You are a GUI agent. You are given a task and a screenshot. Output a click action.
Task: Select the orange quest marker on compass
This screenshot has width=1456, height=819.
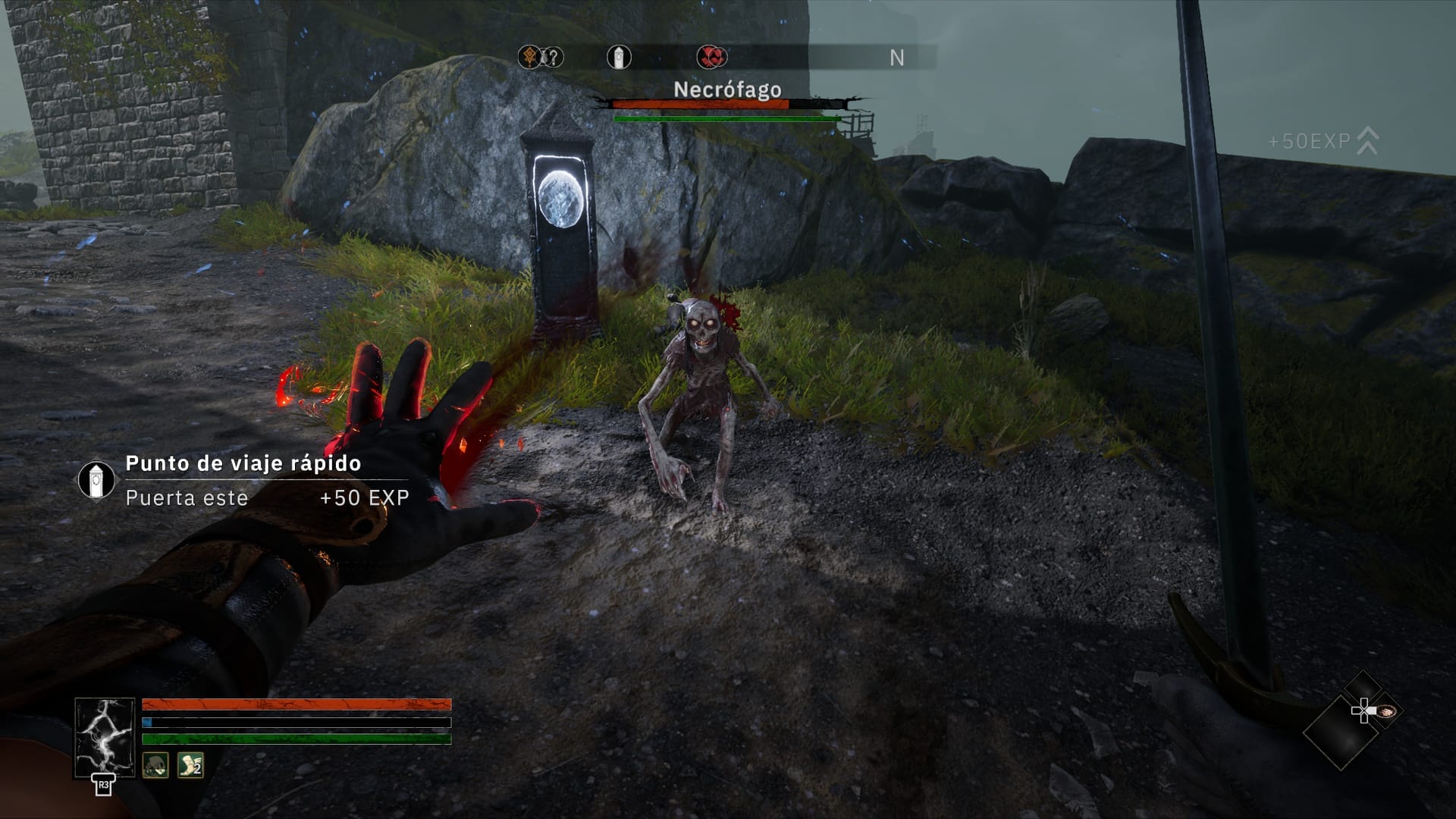click(529, 57)
